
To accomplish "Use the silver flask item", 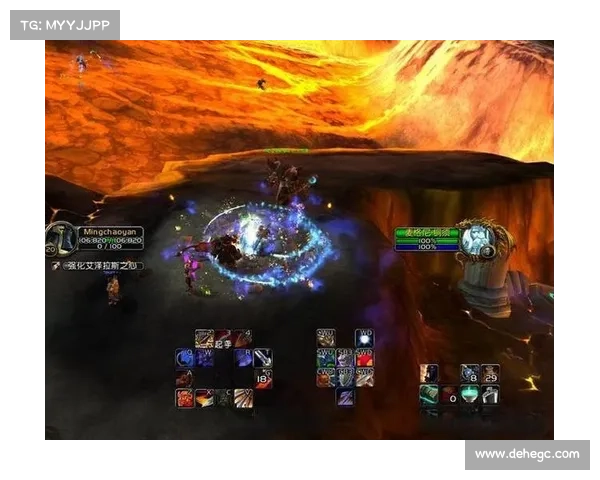I will click(x=490, y=394).
